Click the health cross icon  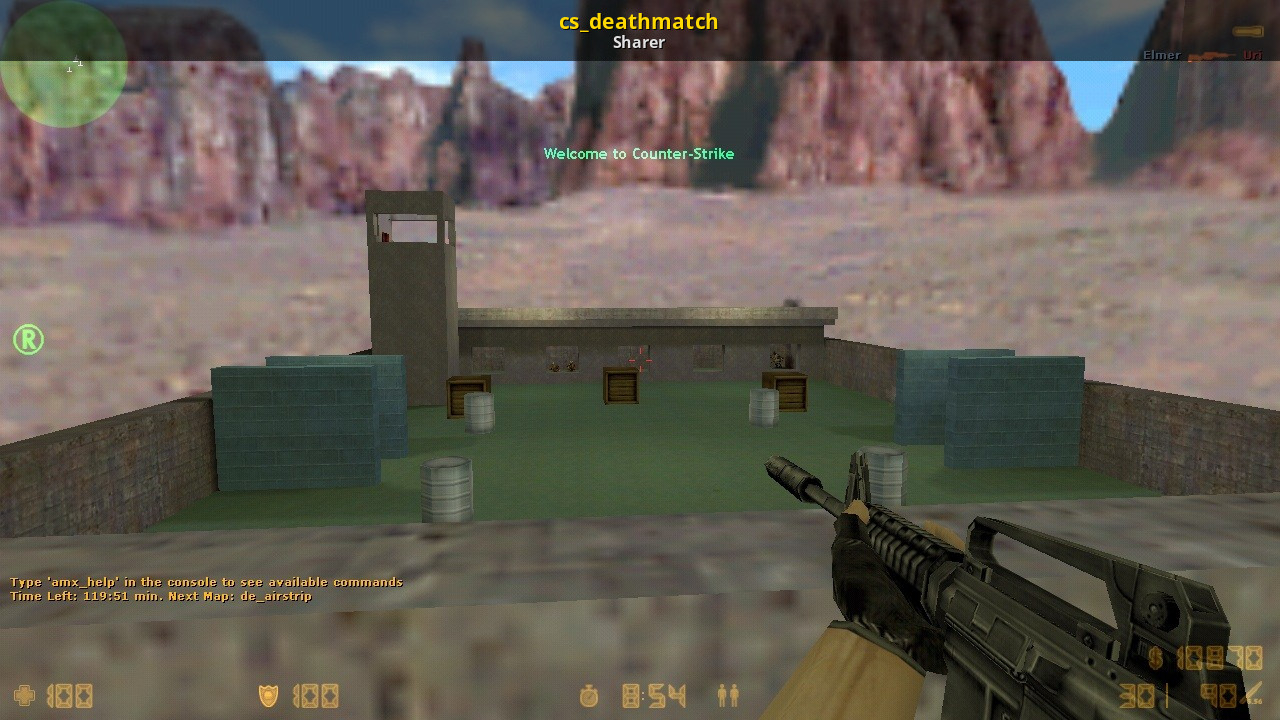[22, 695]
